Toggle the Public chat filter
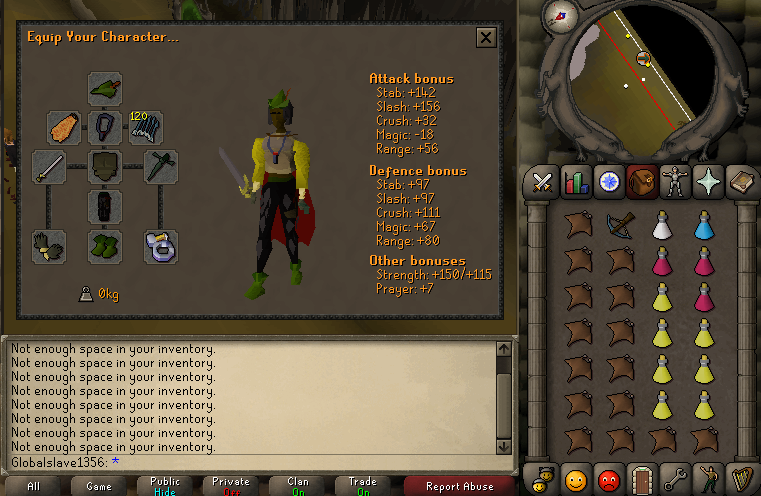 165,486
